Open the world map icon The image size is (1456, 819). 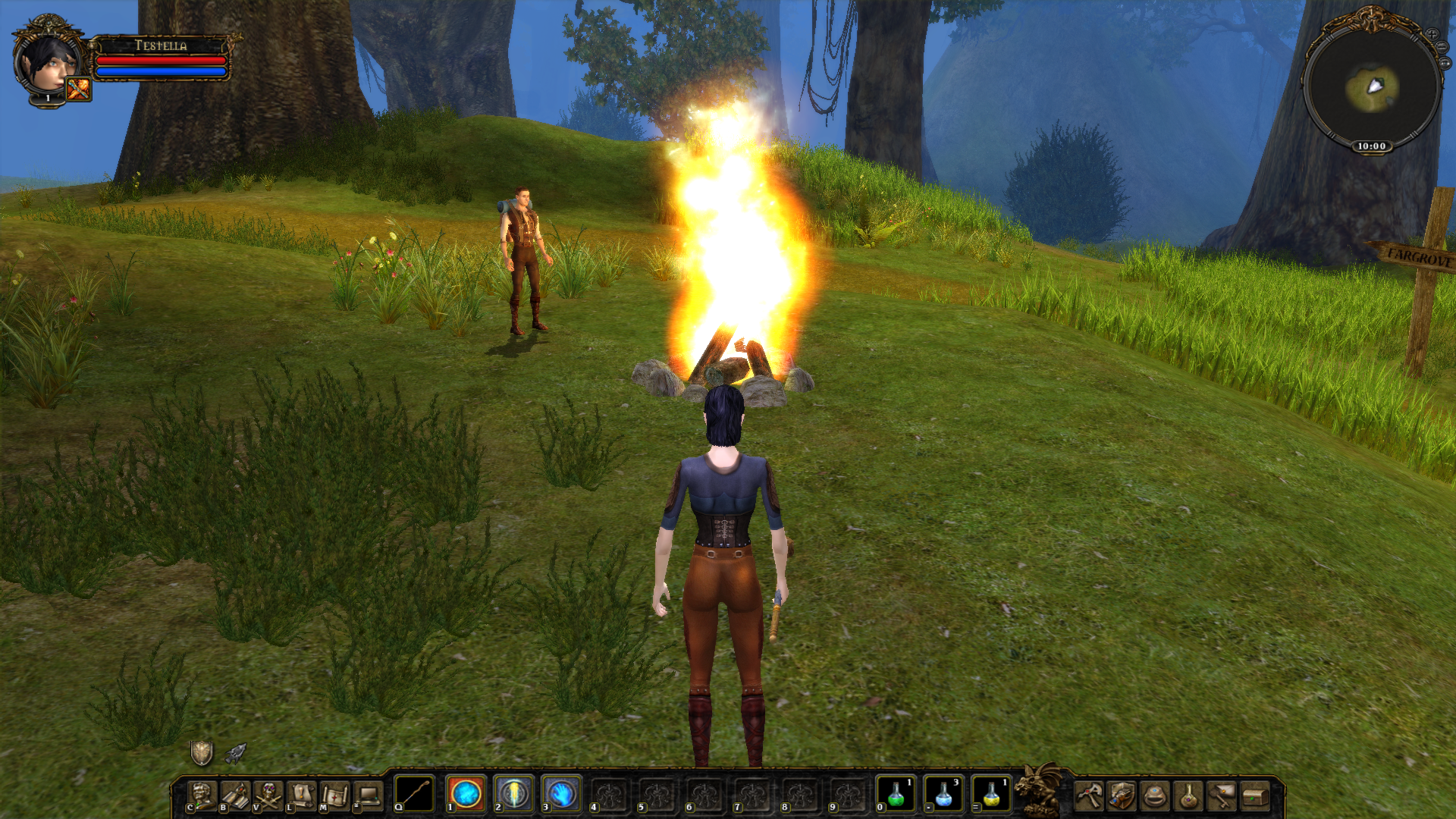pyautogui.click(x=334, y=795)
